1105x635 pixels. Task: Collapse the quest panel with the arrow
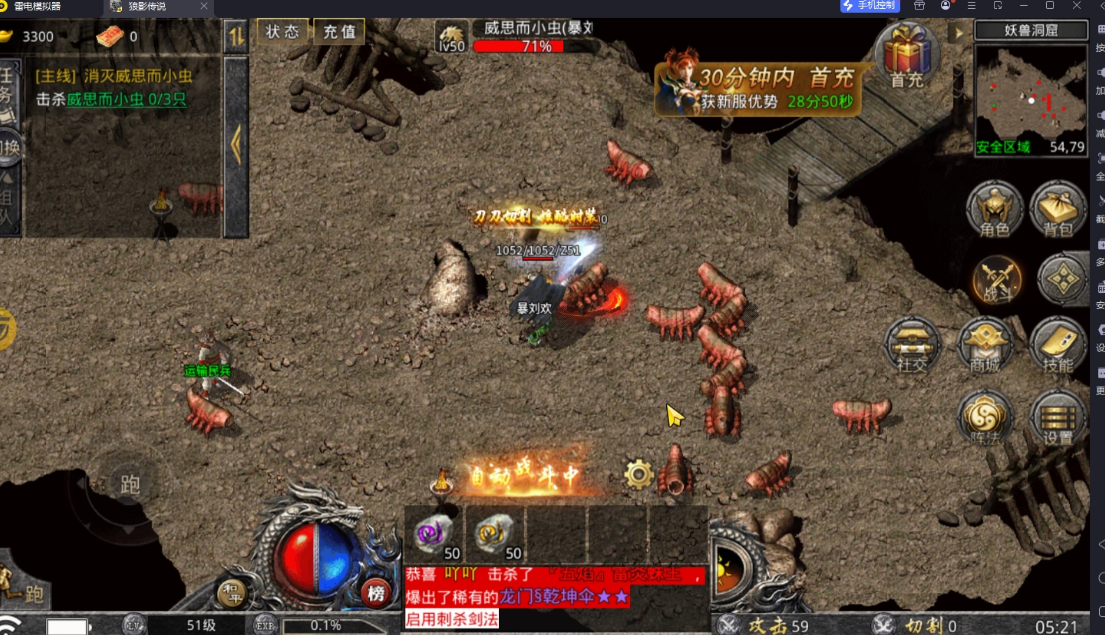(x=236, y=146)
